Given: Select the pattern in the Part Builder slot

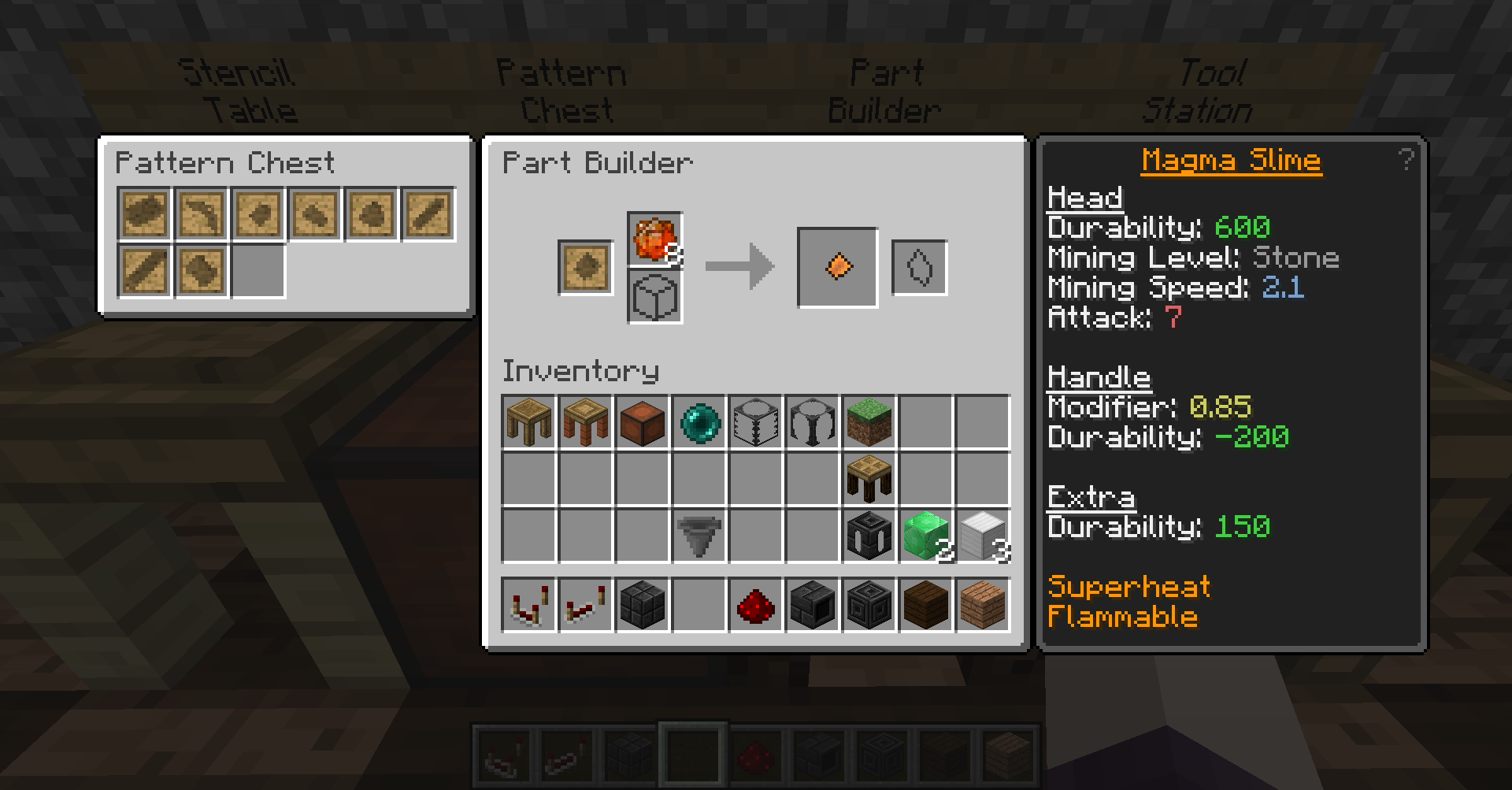Looking at the screenshot, I should click(585, 267).
